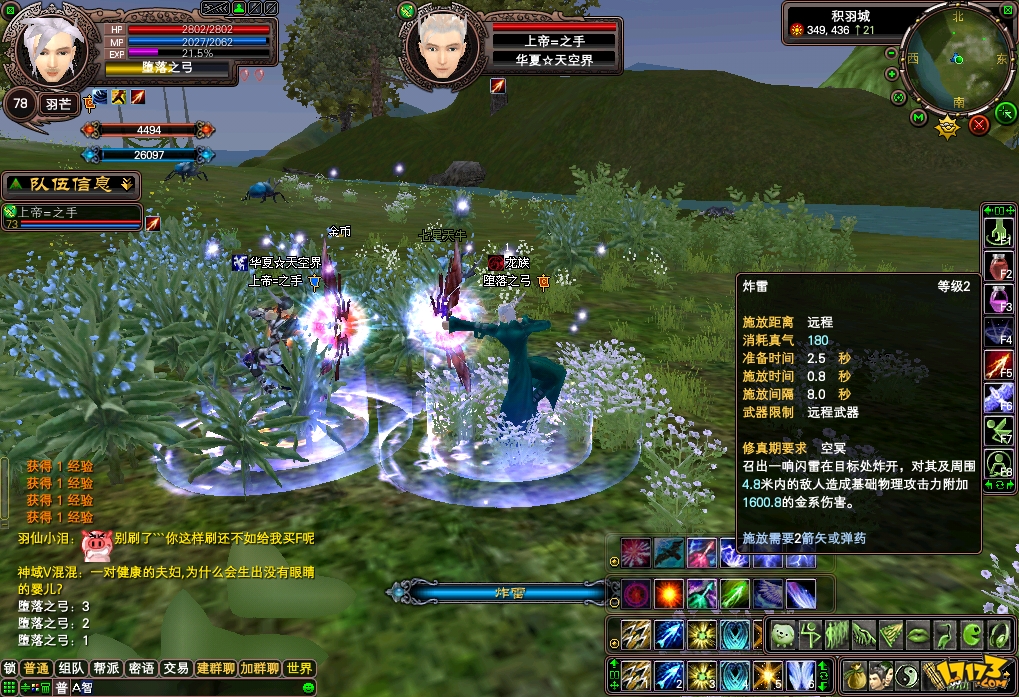1019x697 pixels.
Task: Switch to the 组队 chat tab
Action: tap(71, 668)
